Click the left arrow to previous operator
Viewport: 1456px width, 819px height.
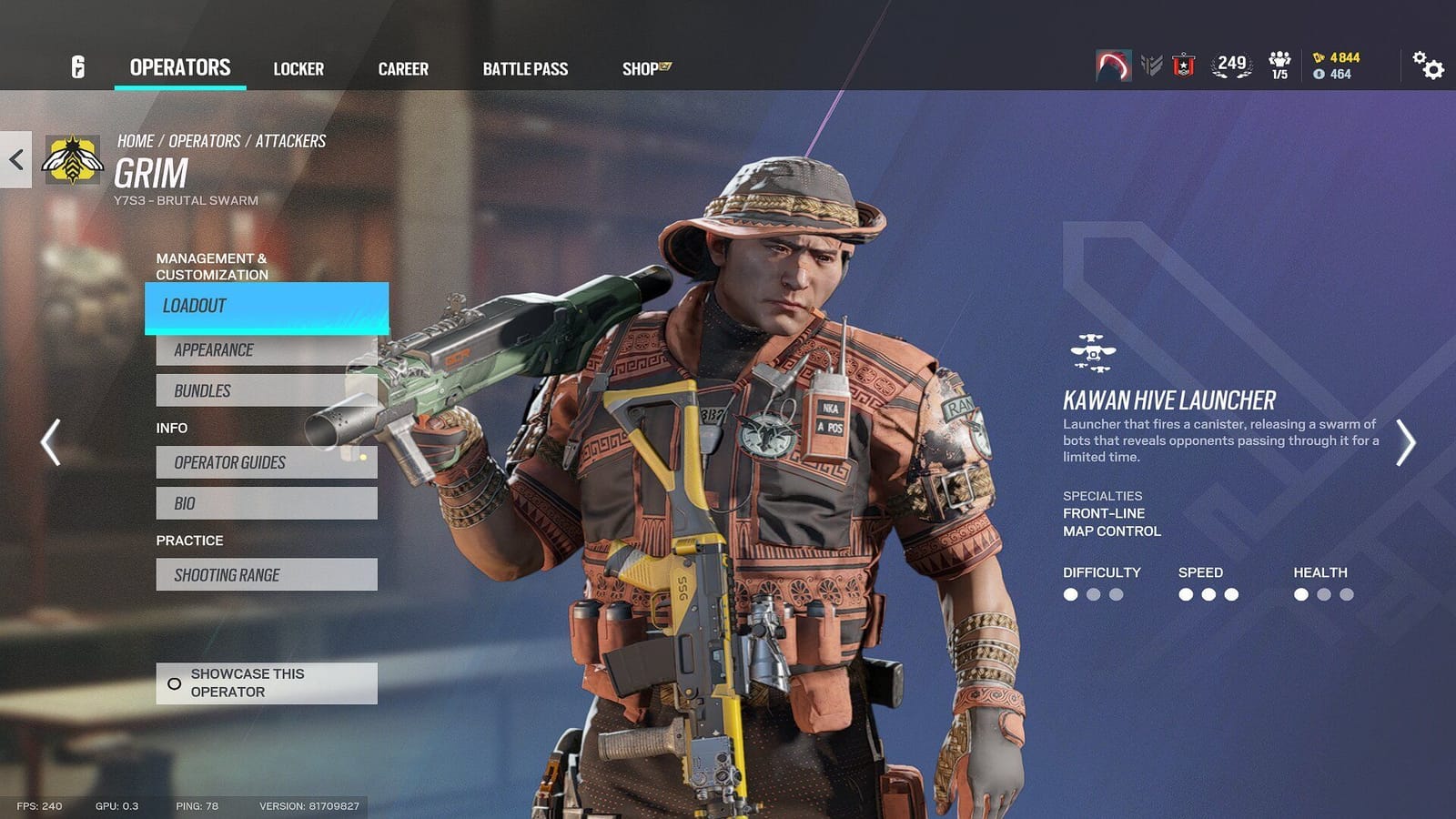point(49,441)
